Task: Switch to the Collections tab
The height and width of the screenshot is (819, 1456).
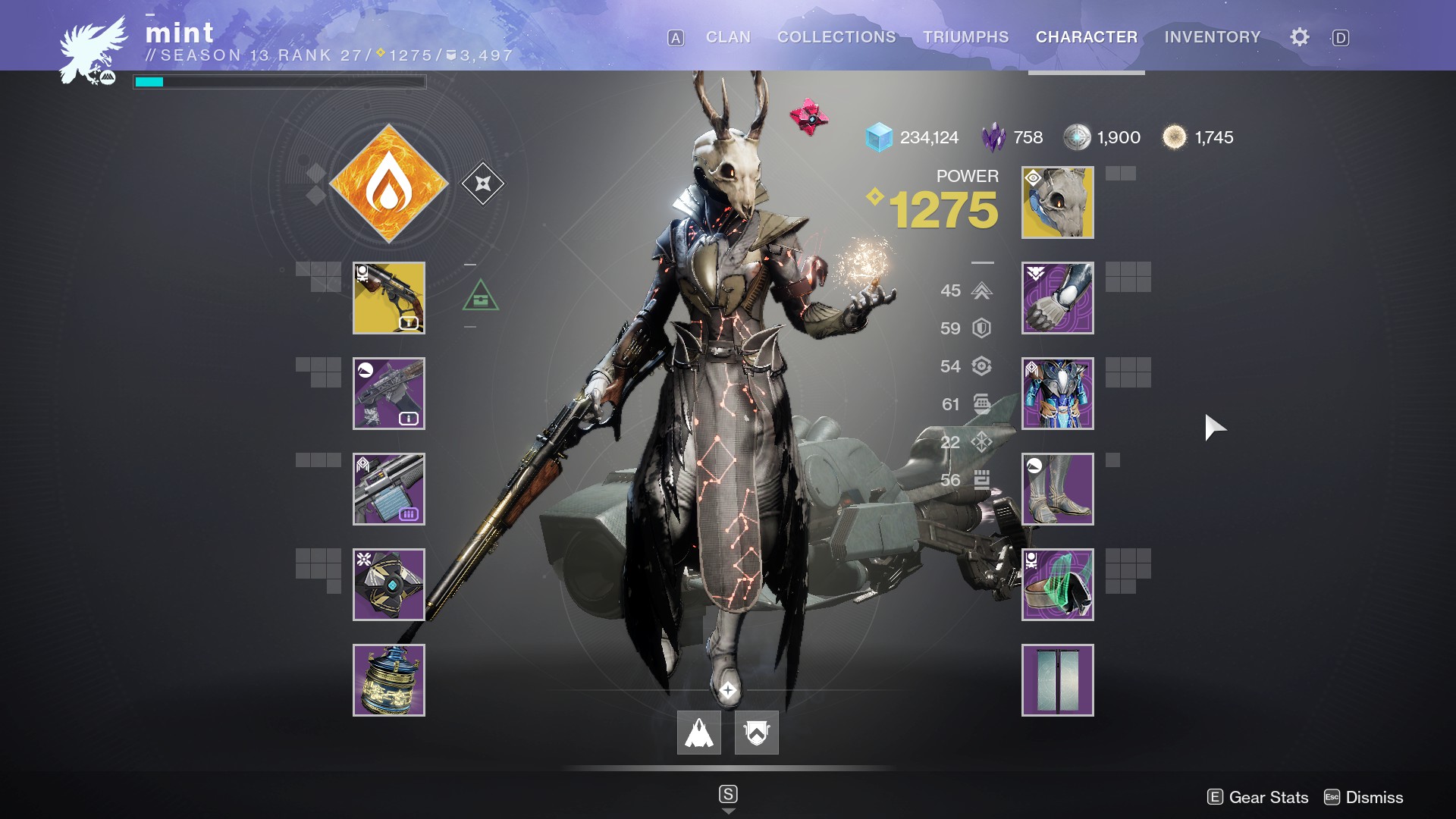Action: click(836, 37)
